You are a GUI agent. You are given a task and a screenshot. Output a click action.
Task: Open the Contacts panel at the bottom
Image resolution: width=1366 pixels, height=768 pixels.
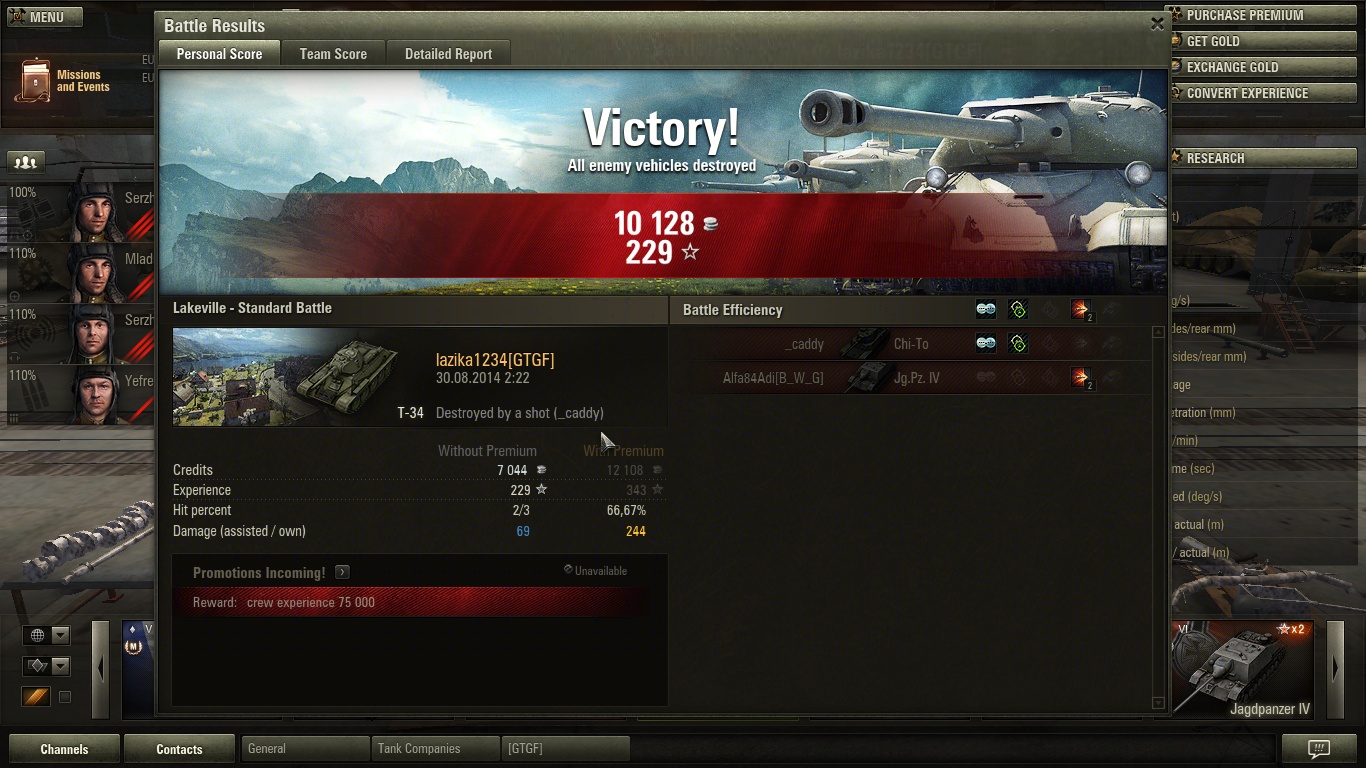coord(179,748)
